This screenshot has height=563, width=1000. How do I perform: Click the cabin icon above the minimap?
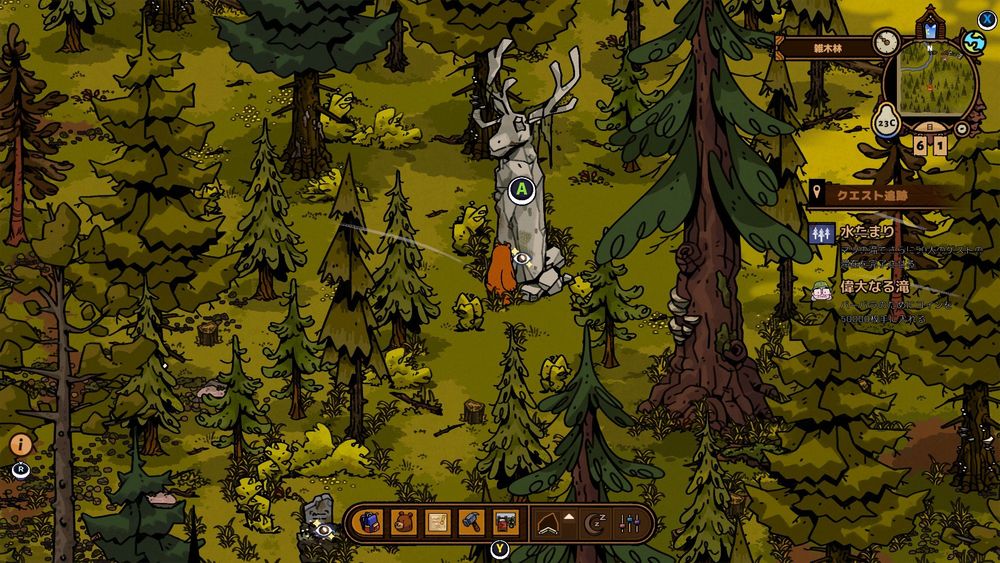(931, 22)
